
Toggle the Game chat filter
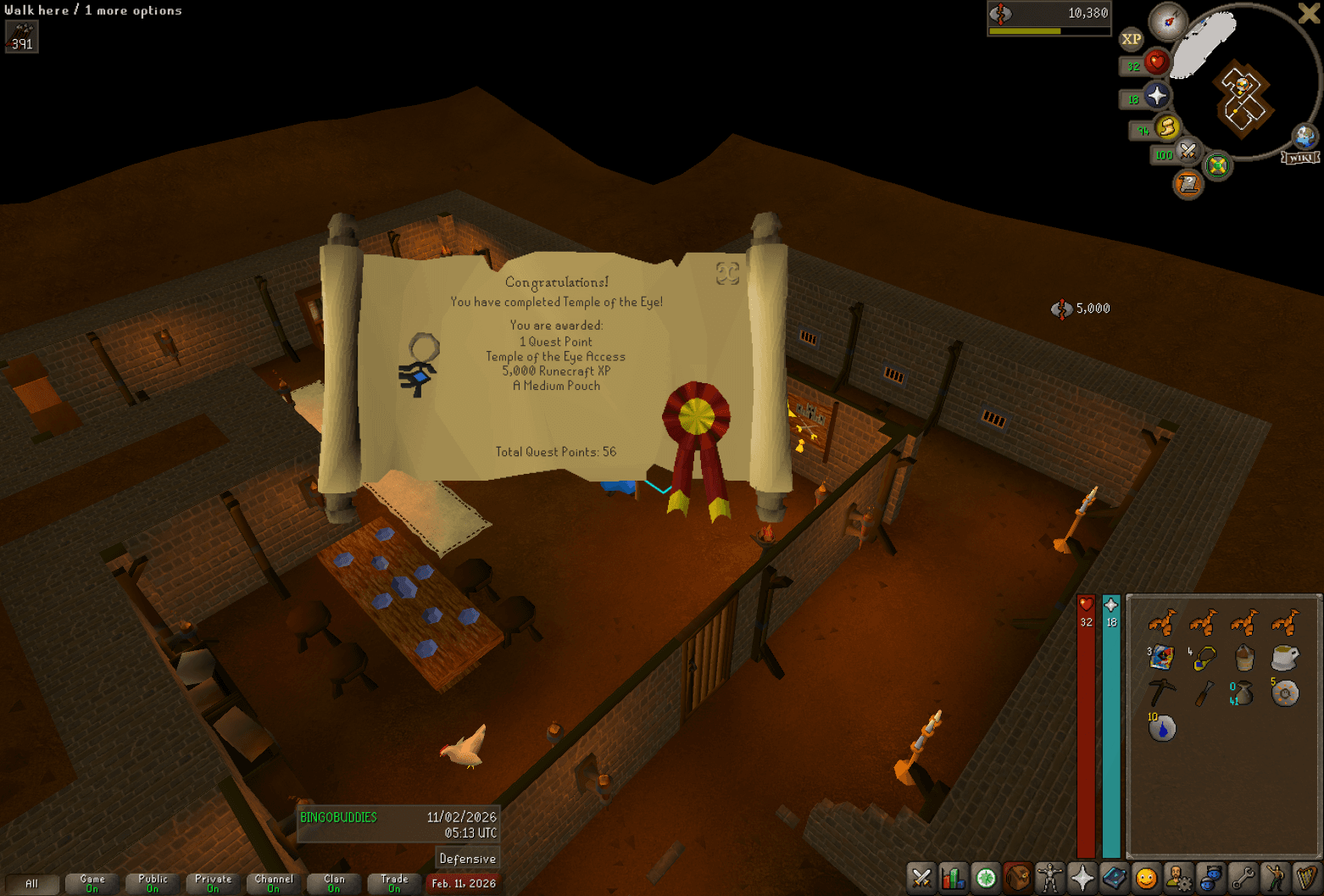tap(92, 884)
